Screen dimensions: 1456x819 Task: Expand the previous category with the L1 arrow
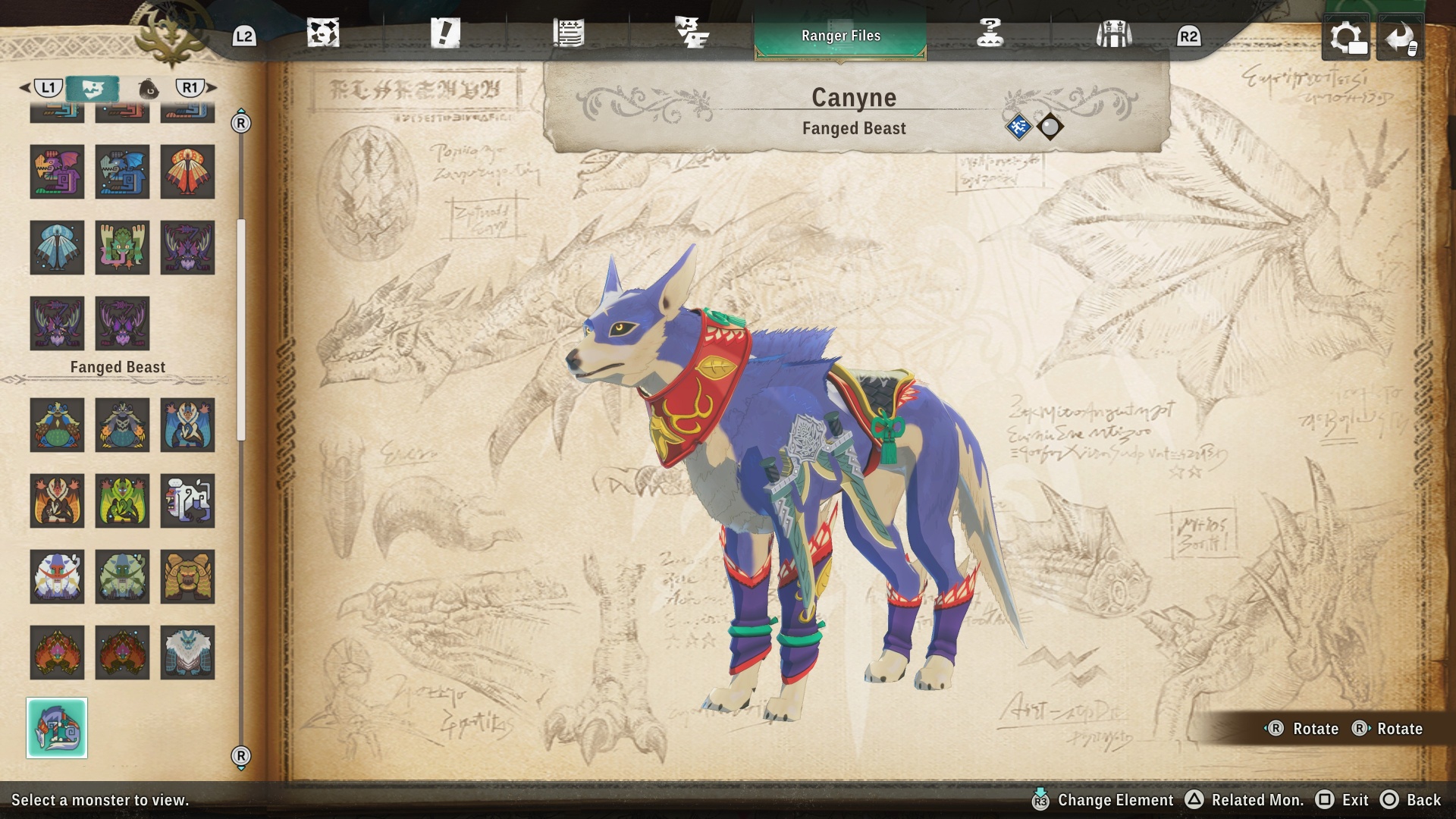(x=47, y=88)
